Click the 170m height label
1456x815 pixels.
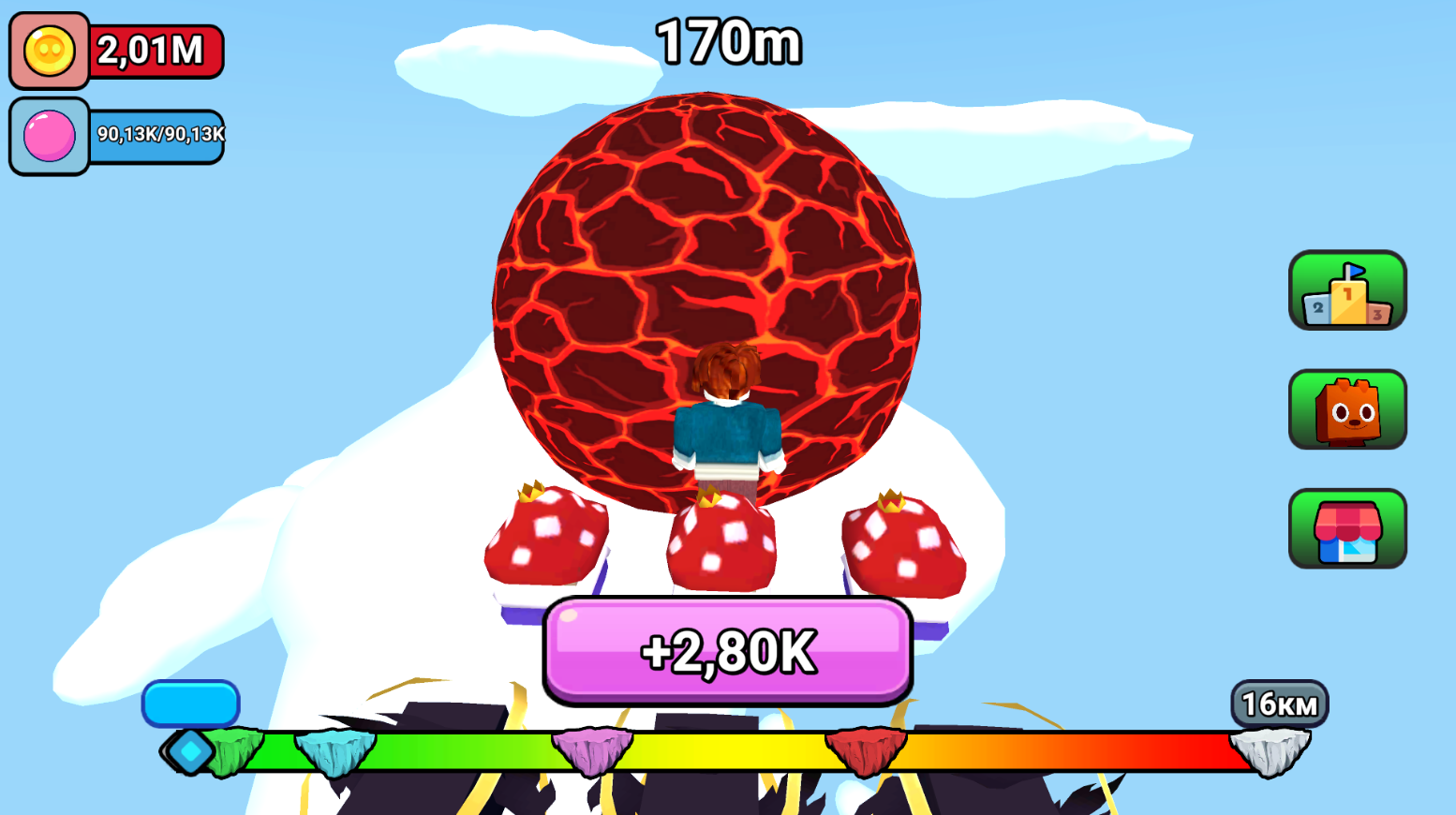727,39
